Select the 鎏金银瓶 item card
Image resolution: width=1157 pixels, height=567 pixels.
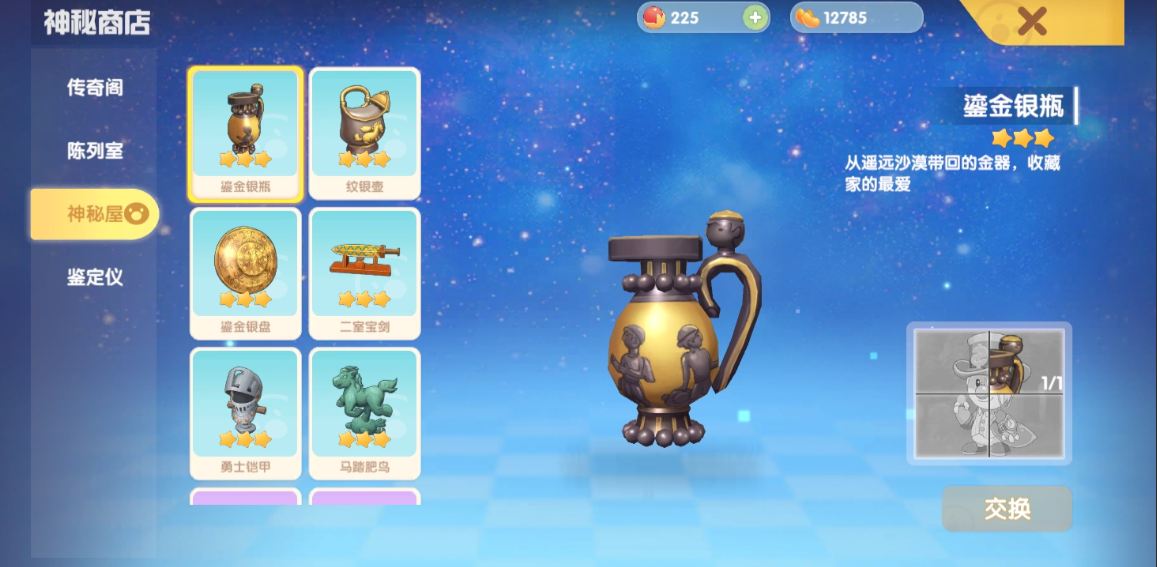point(245,133)
